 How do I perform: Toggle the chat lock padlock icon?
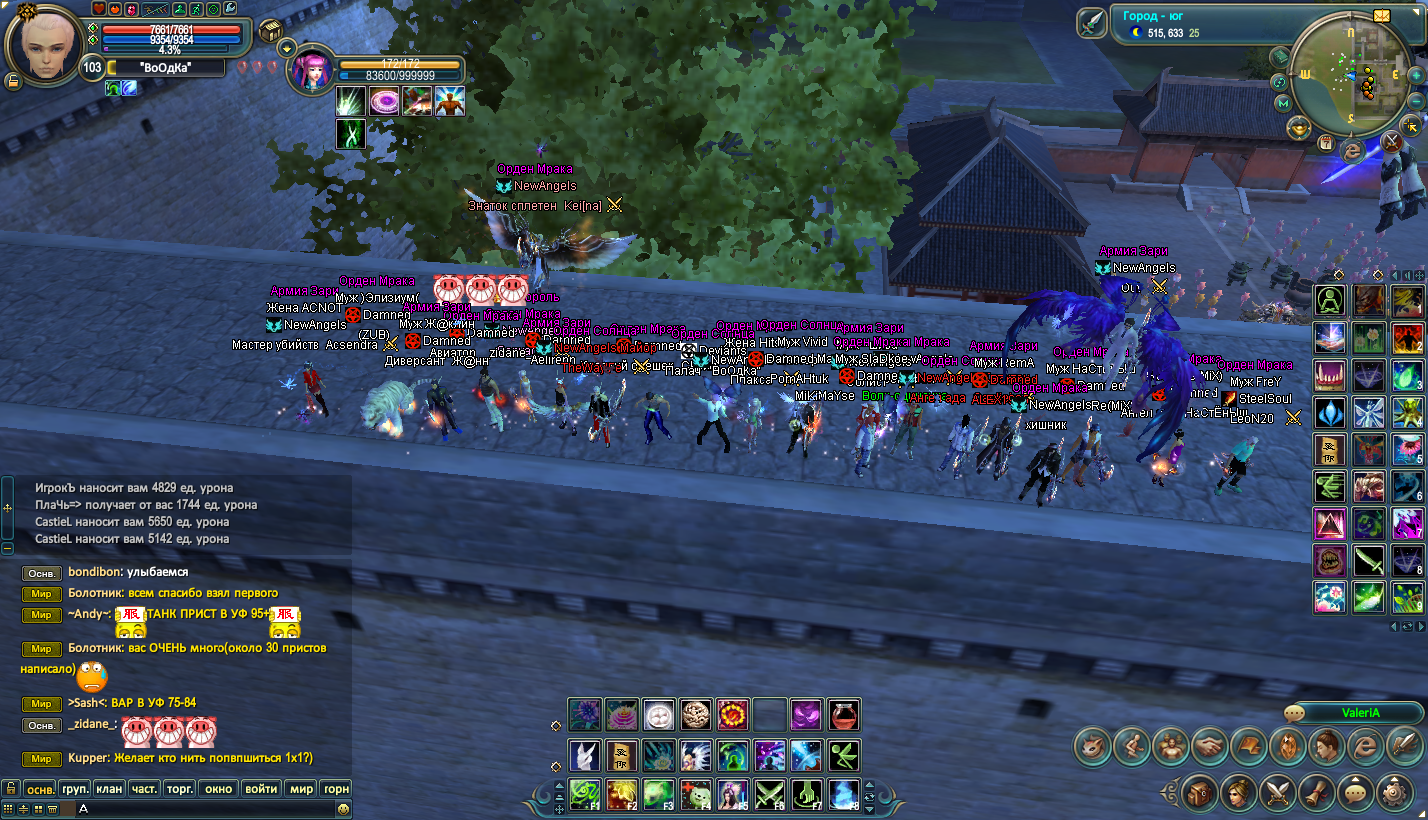(x=11, y=788)
